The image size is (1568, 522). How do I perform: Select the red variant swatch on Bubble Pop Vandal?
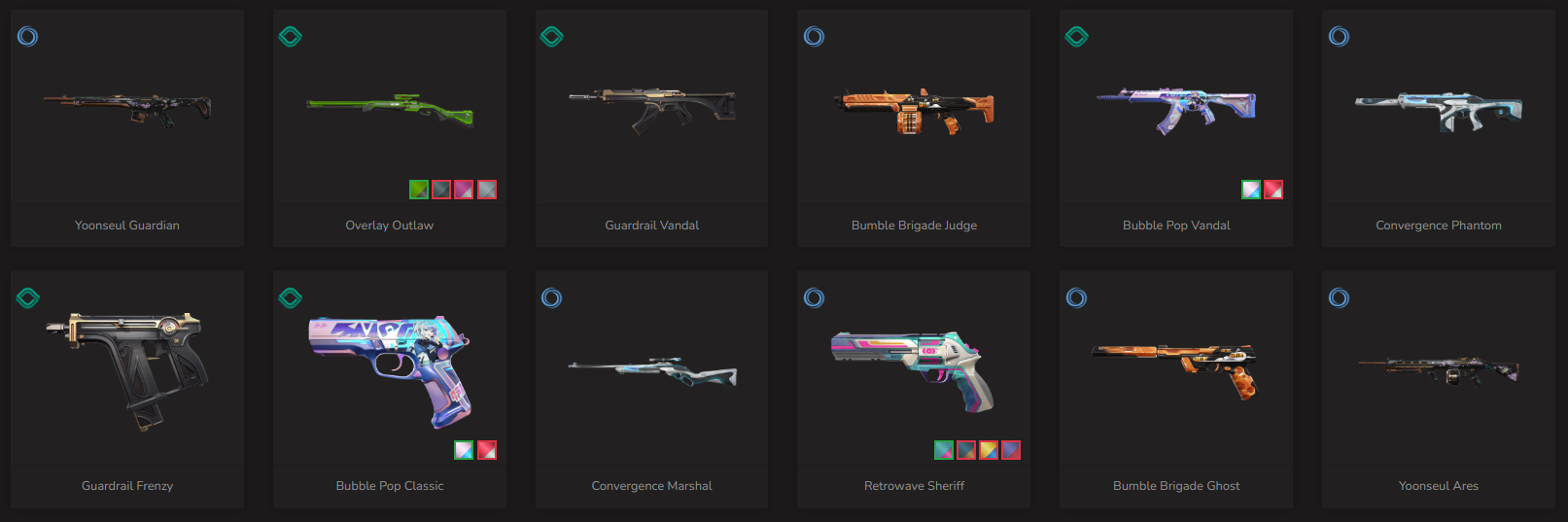pos(1273,190)
